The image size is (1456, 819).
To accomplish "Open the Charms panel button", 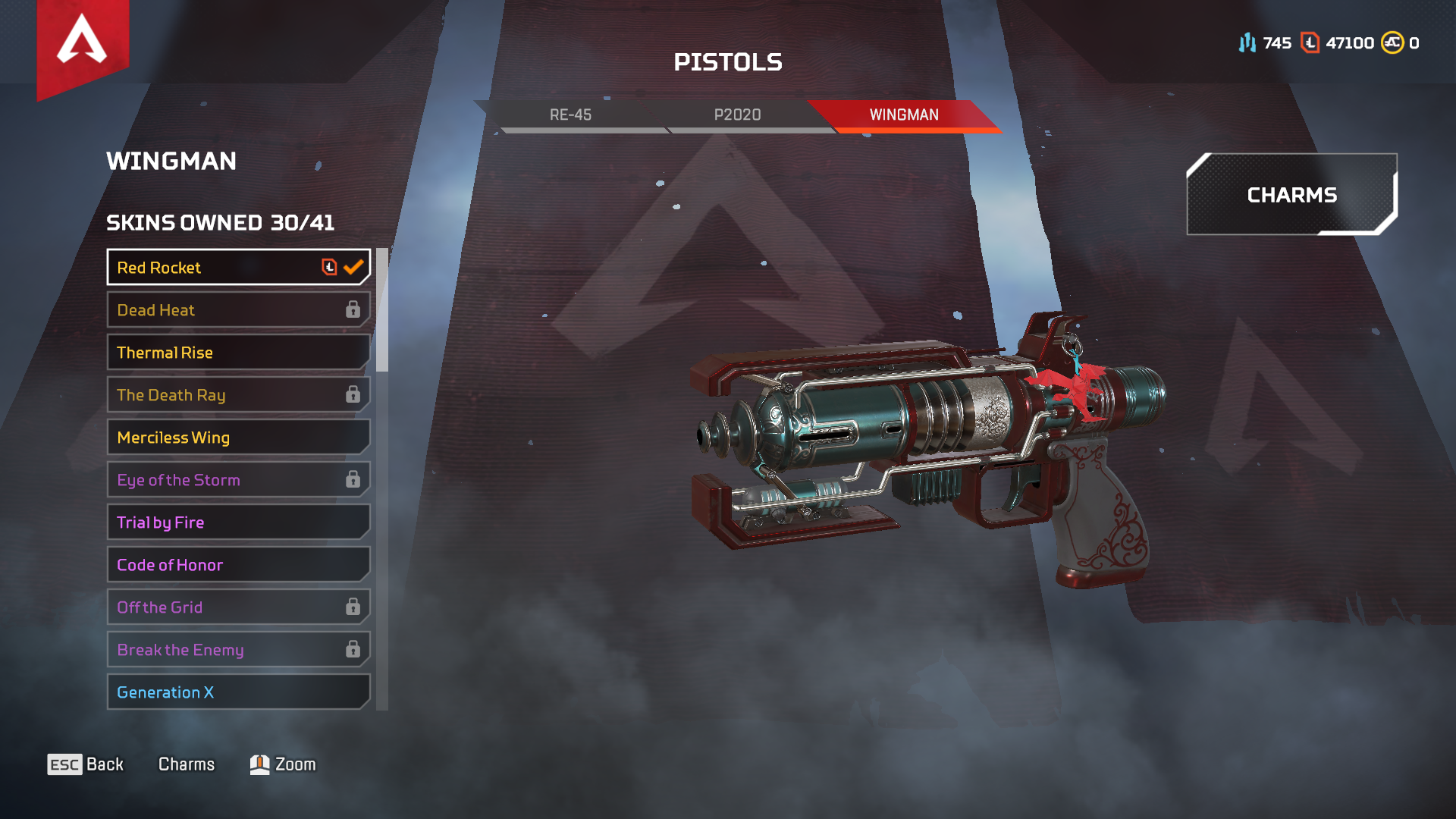I will 1291,195.
